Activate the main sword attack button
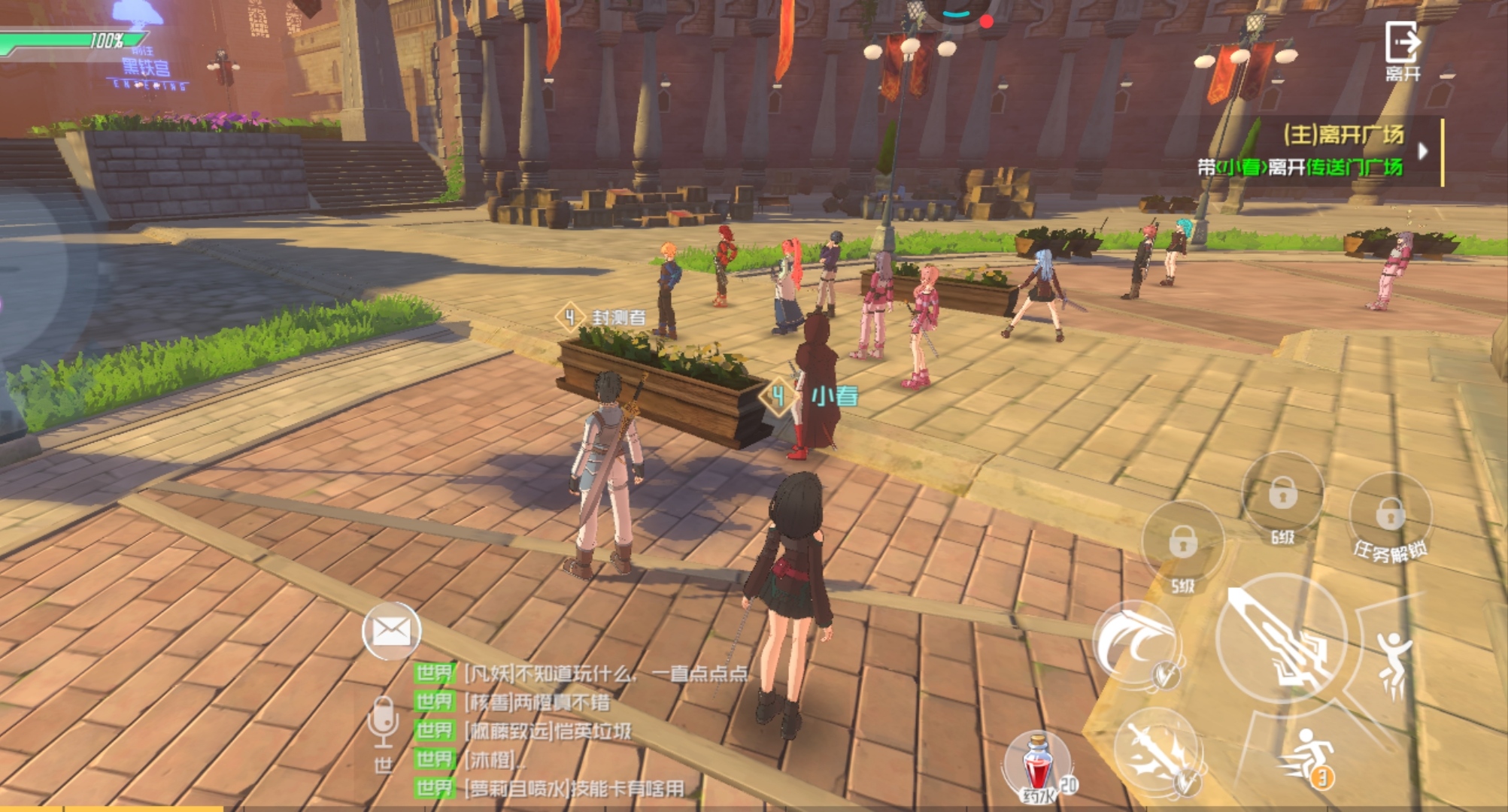This screenshot has width=1508, height=812. 1281,639
